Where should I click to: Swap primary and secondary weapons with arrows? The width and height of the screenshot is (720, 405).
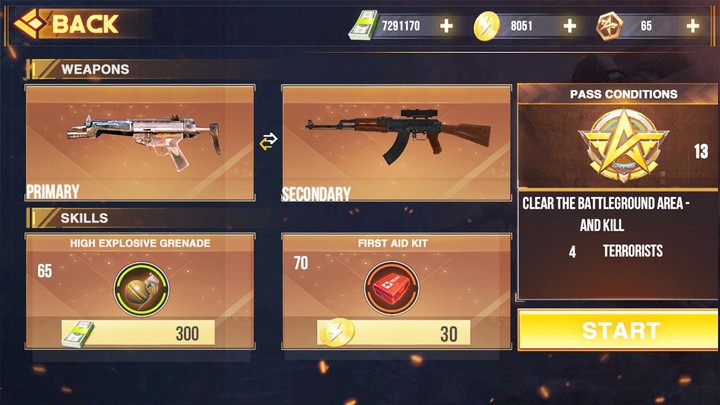[267, 142]
